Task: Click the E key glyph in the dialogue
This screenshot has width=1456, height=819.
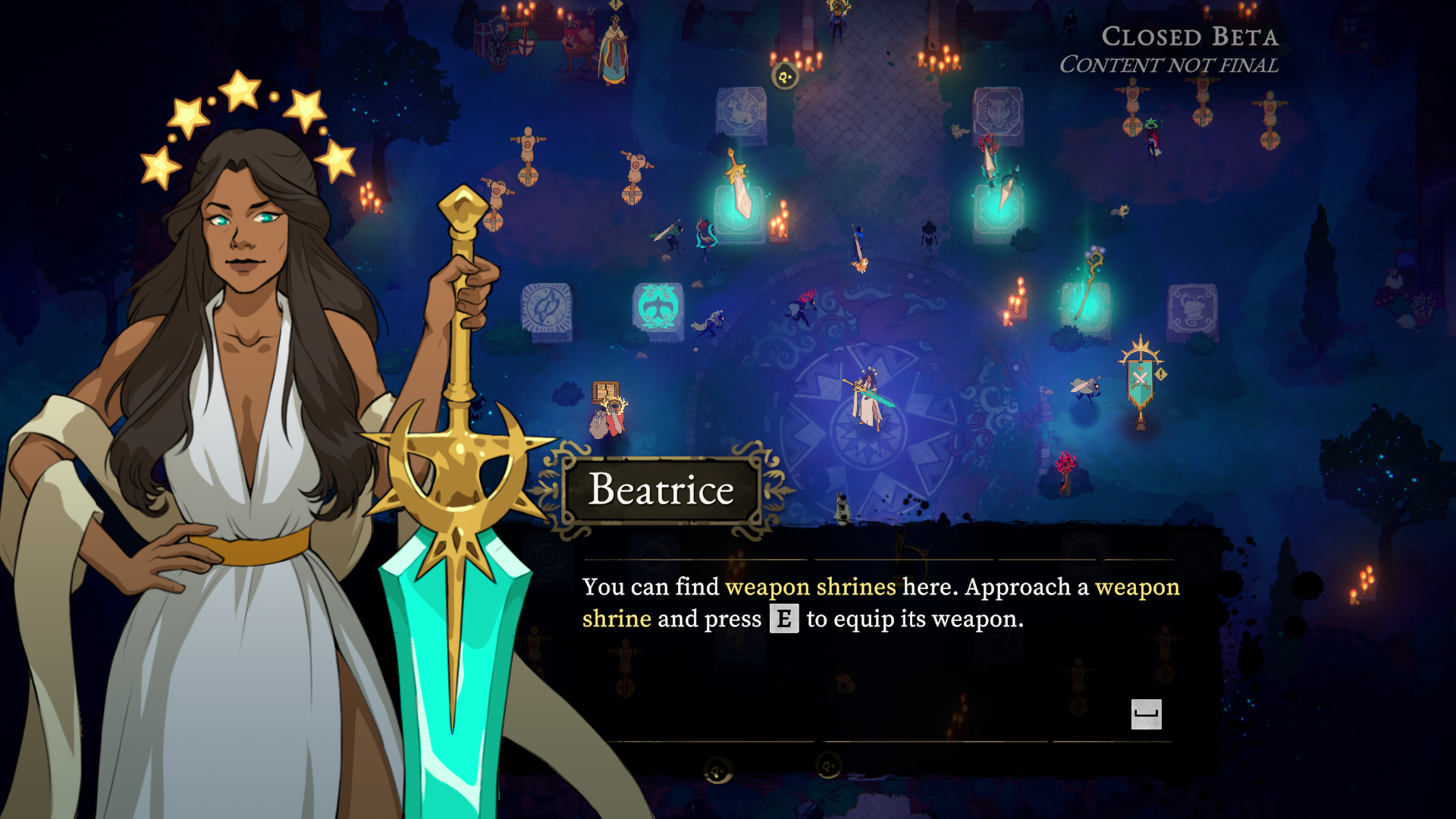Action: click(x=786, y=619)
